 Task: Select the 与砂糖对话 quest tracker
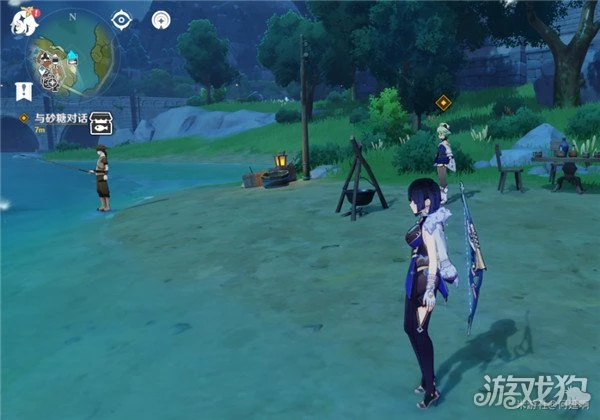tap(58, 118)
